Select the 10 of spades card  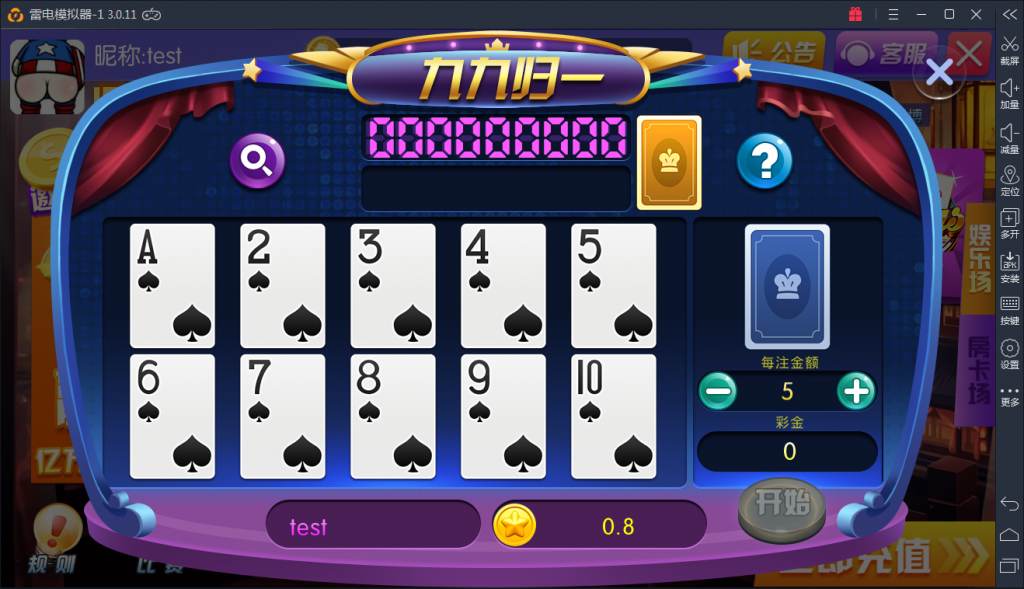[613, 416]
